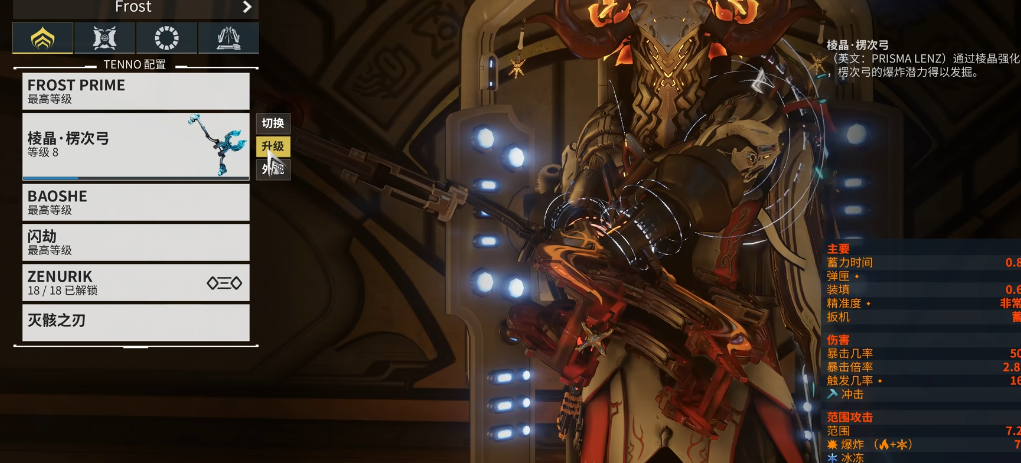Select the 棱晶·楞次弓 weapon slot

(x=135, y=146)
